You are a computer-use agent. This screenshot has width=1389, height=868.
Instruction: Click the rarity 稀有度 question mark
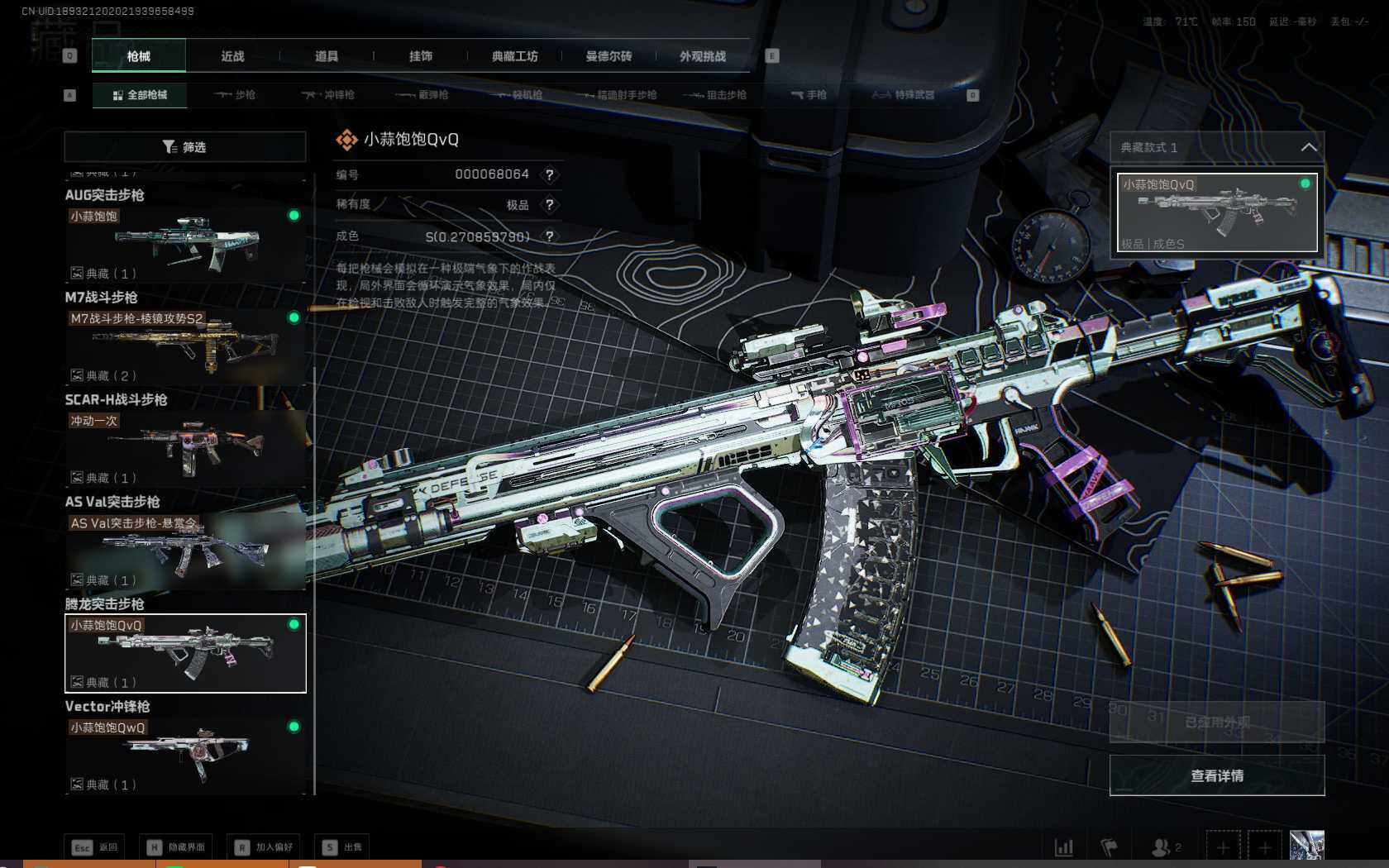549,205
